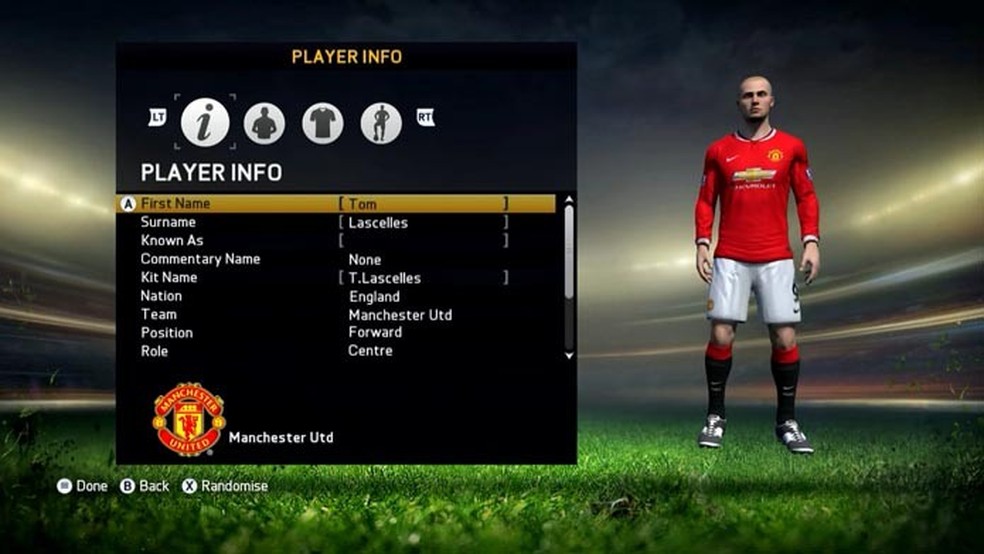Select the Team row Manchester Utd
984x554 pixels.
click(x=399, y=315)
